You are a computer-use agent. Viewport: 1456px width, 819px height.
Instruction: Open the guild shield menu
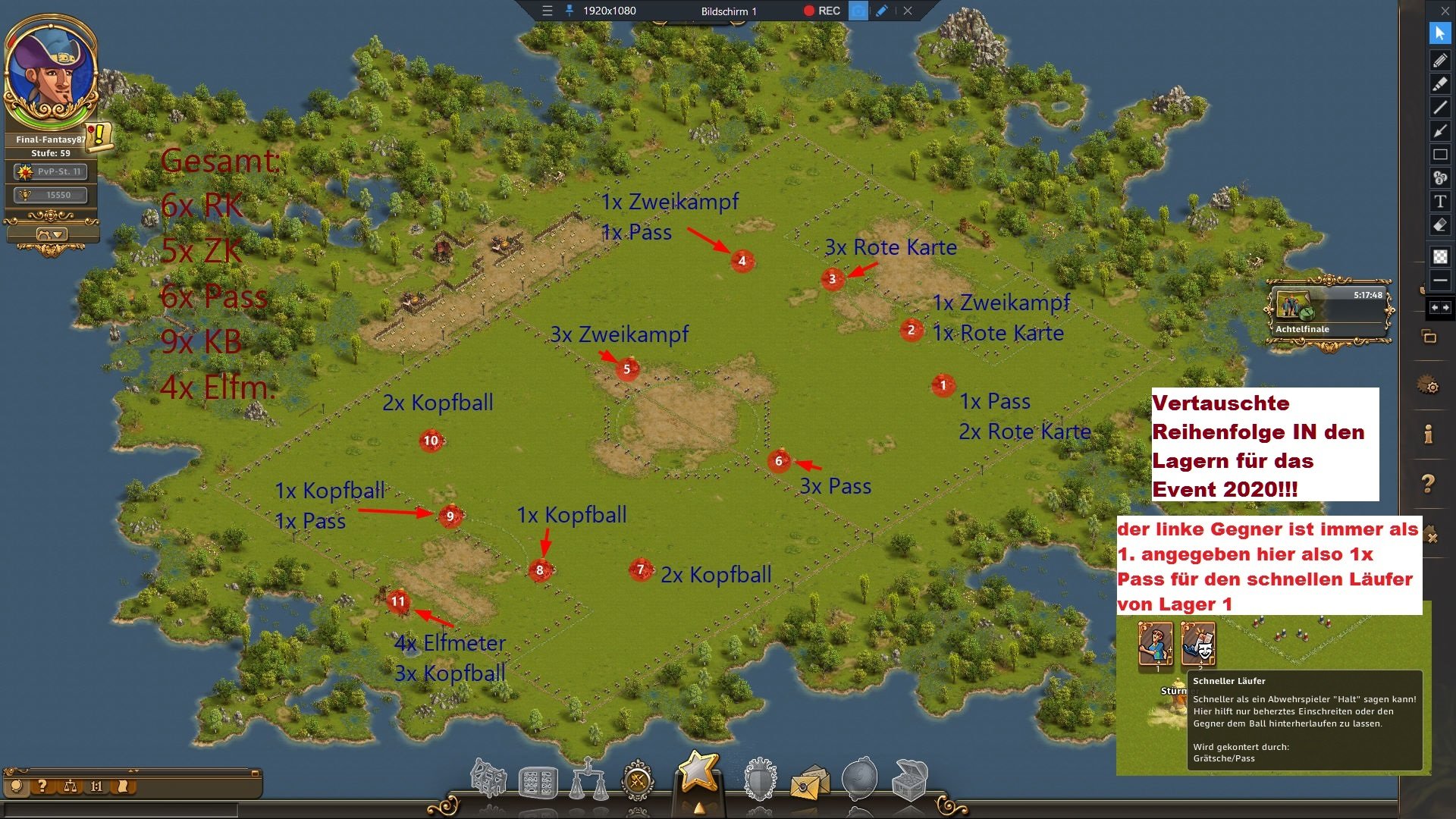coord(760,780)
